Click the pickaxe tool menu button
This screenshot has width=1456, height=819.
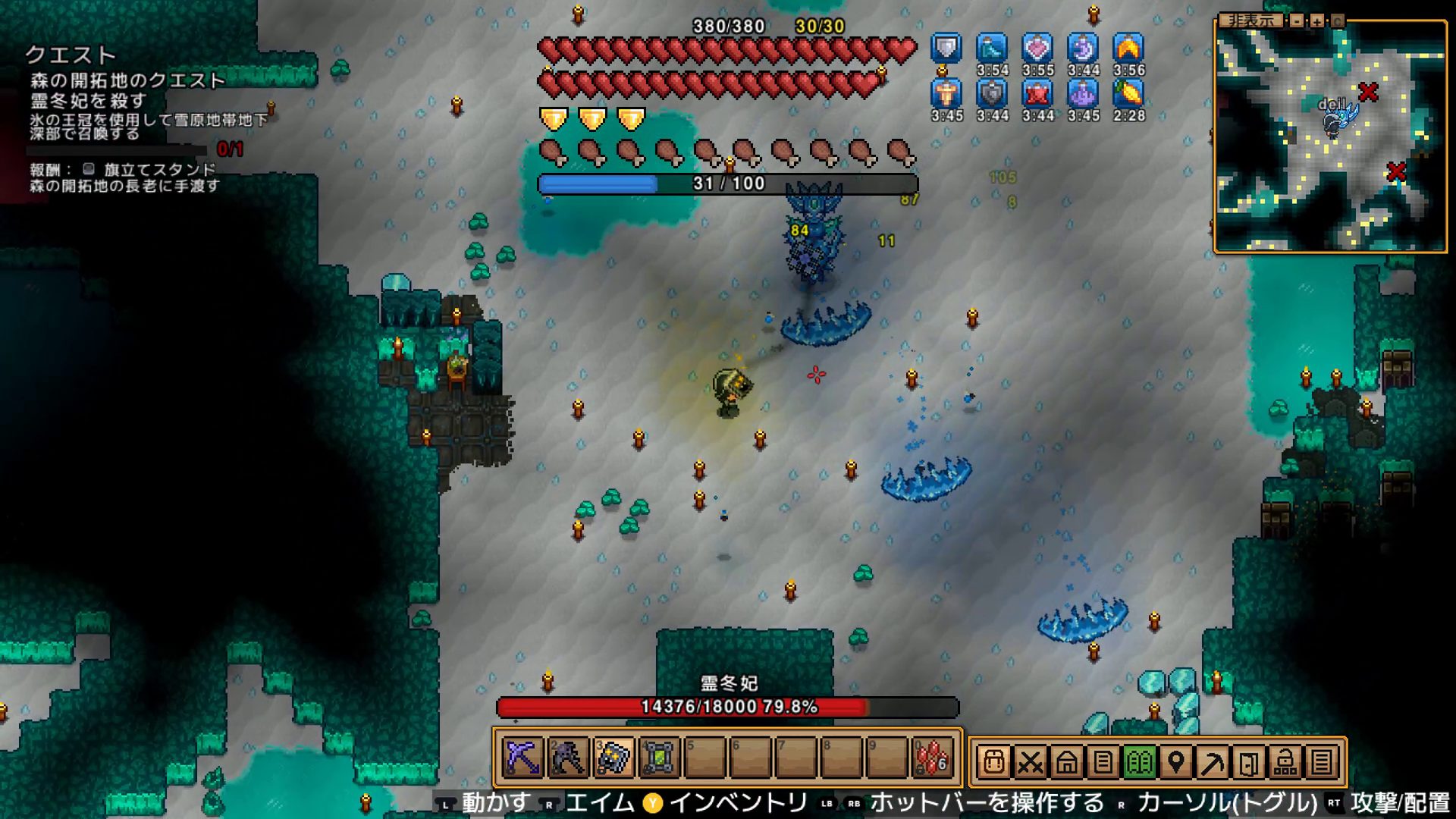coord(1212,761)
